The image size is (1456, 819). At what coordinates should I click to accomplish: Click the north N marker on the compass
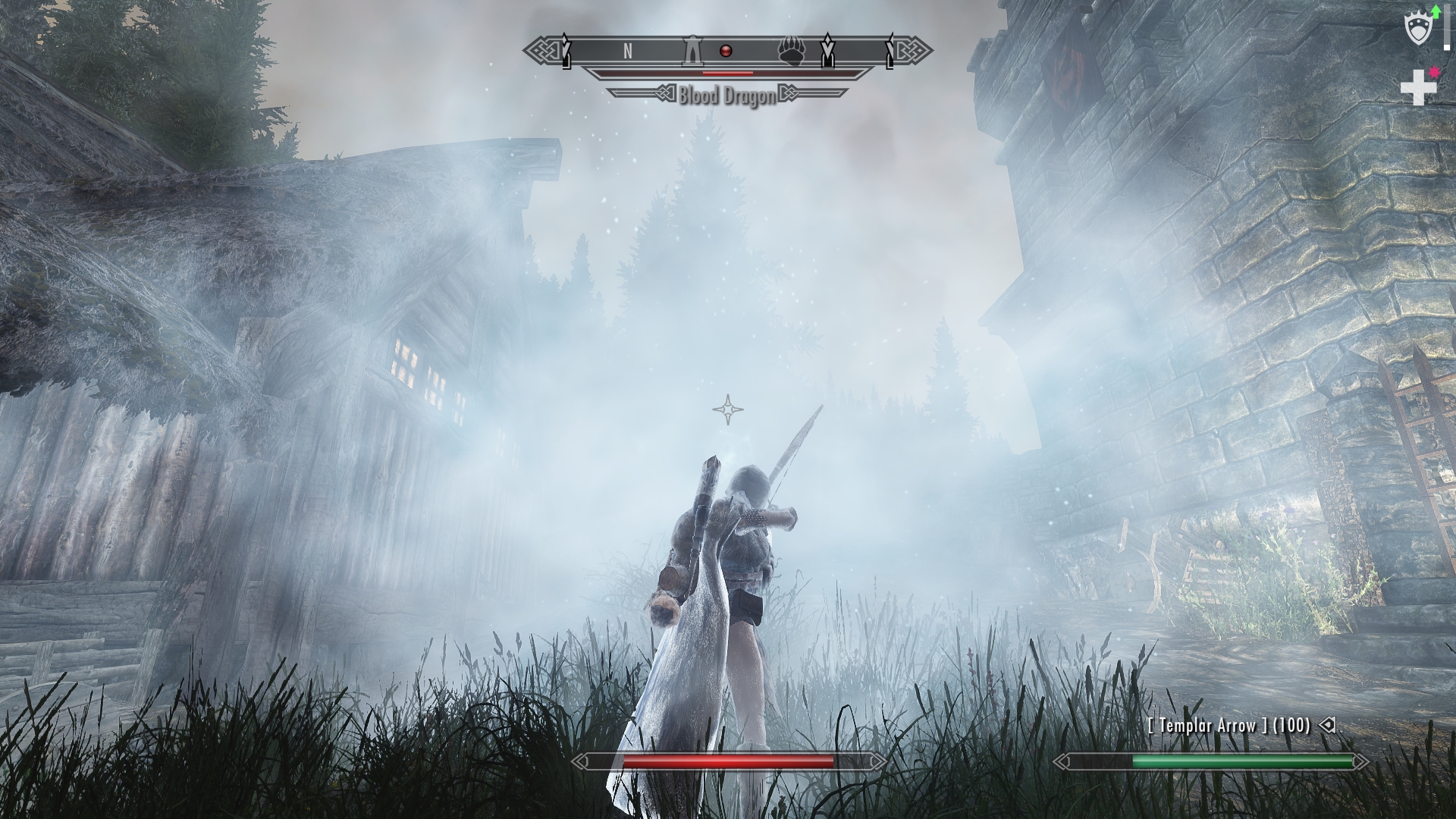point(627,51)
